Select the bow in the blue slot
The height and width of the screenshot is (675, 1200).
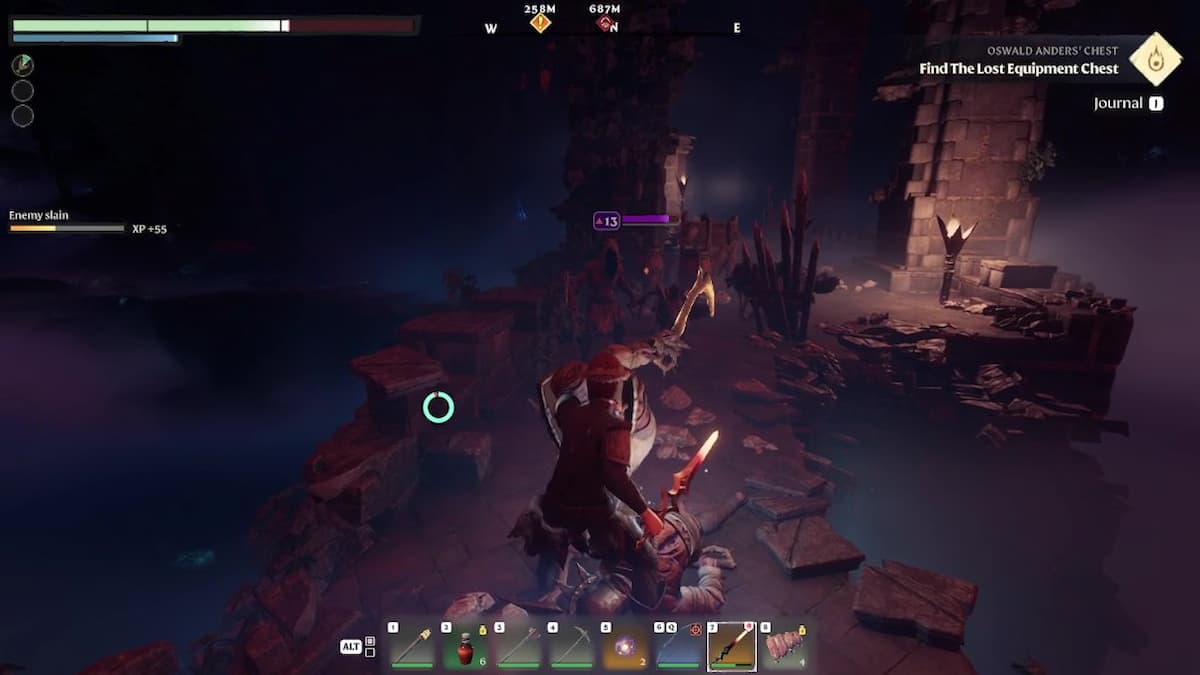pyautogui.click(x=679, y=647)
